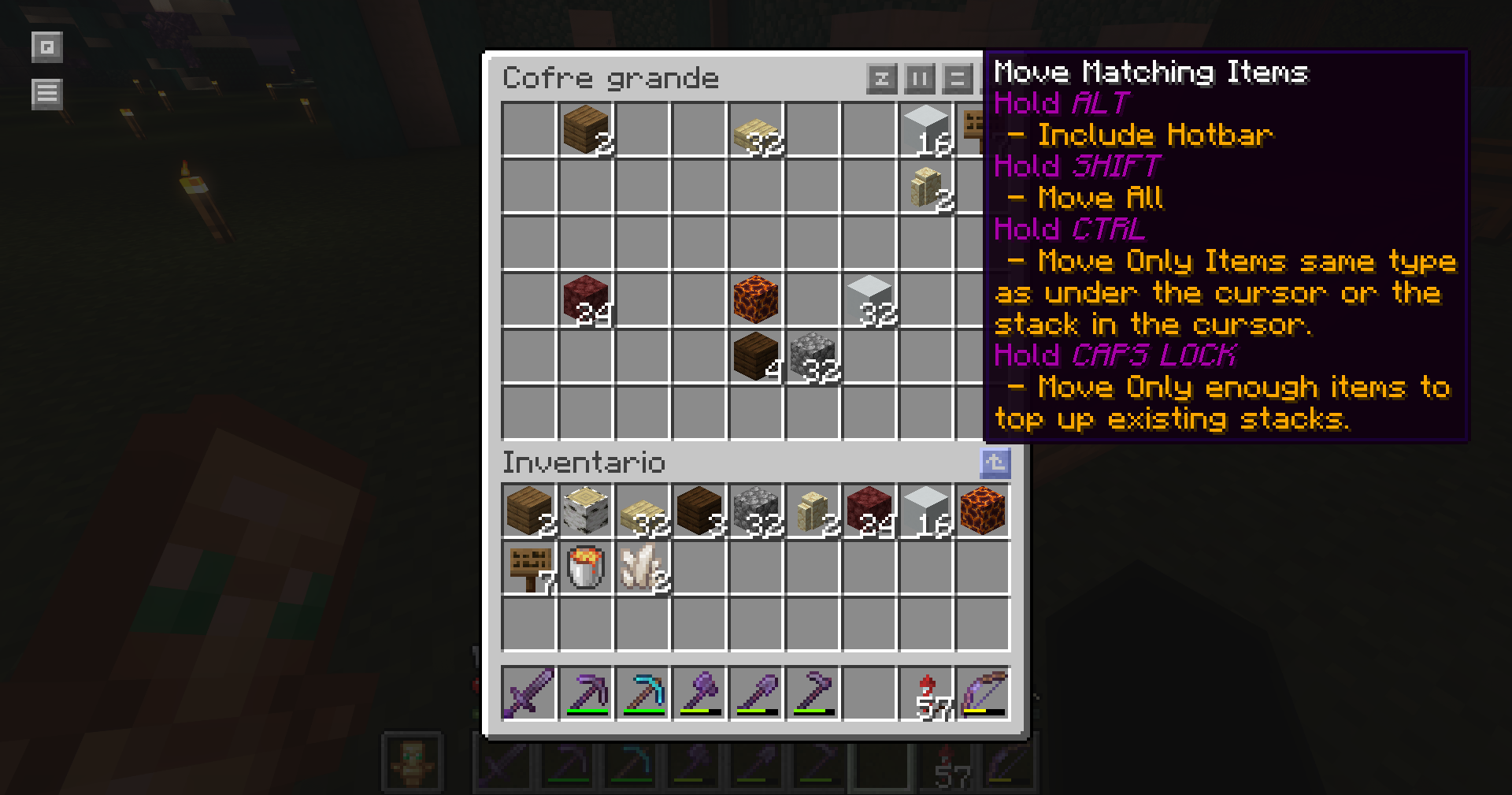Take the stack of 32 white blocks from the chest
This screenshot has height=795, width=1512.
tap(869, 299)
